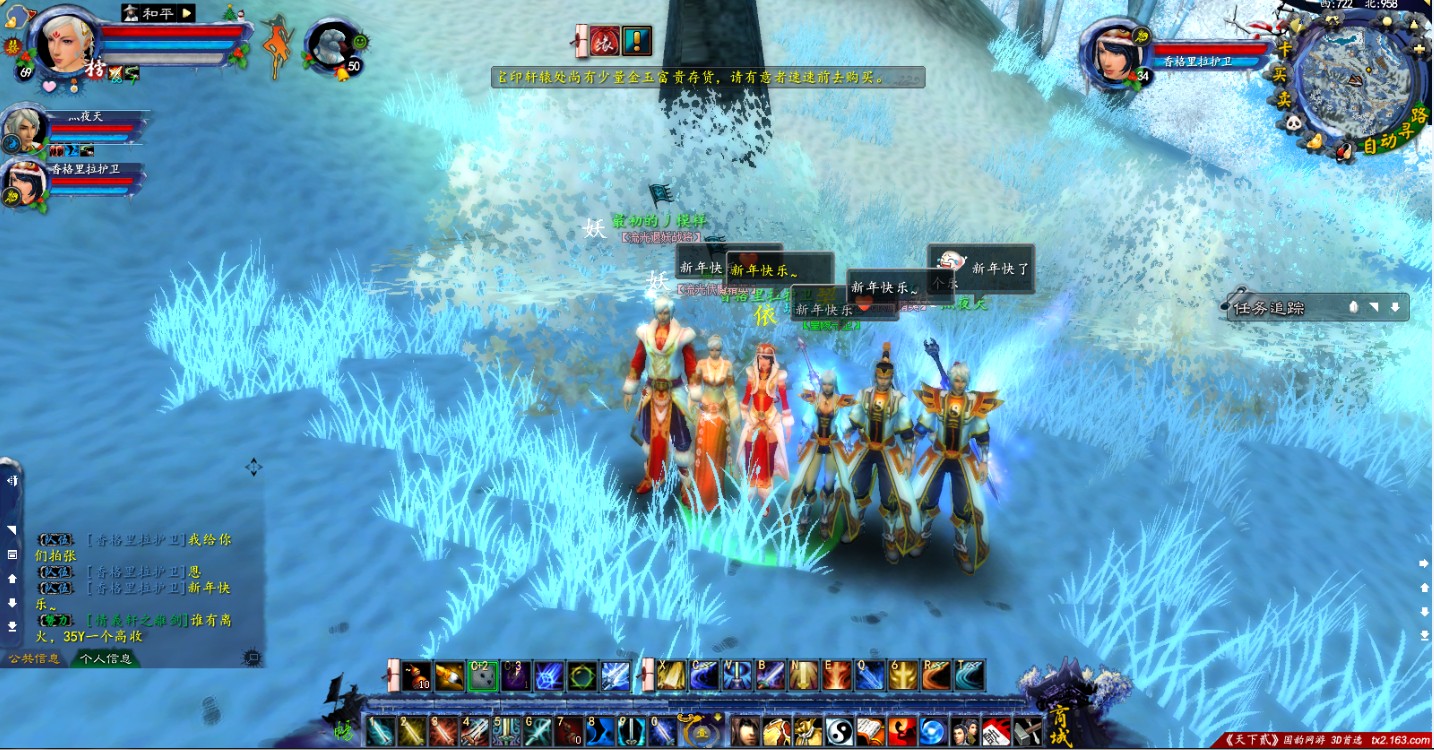The height and width of the screenshot is (750, 1434).
Task: Switch to the 公共信息 chat tab
Action: pos(35,659)
